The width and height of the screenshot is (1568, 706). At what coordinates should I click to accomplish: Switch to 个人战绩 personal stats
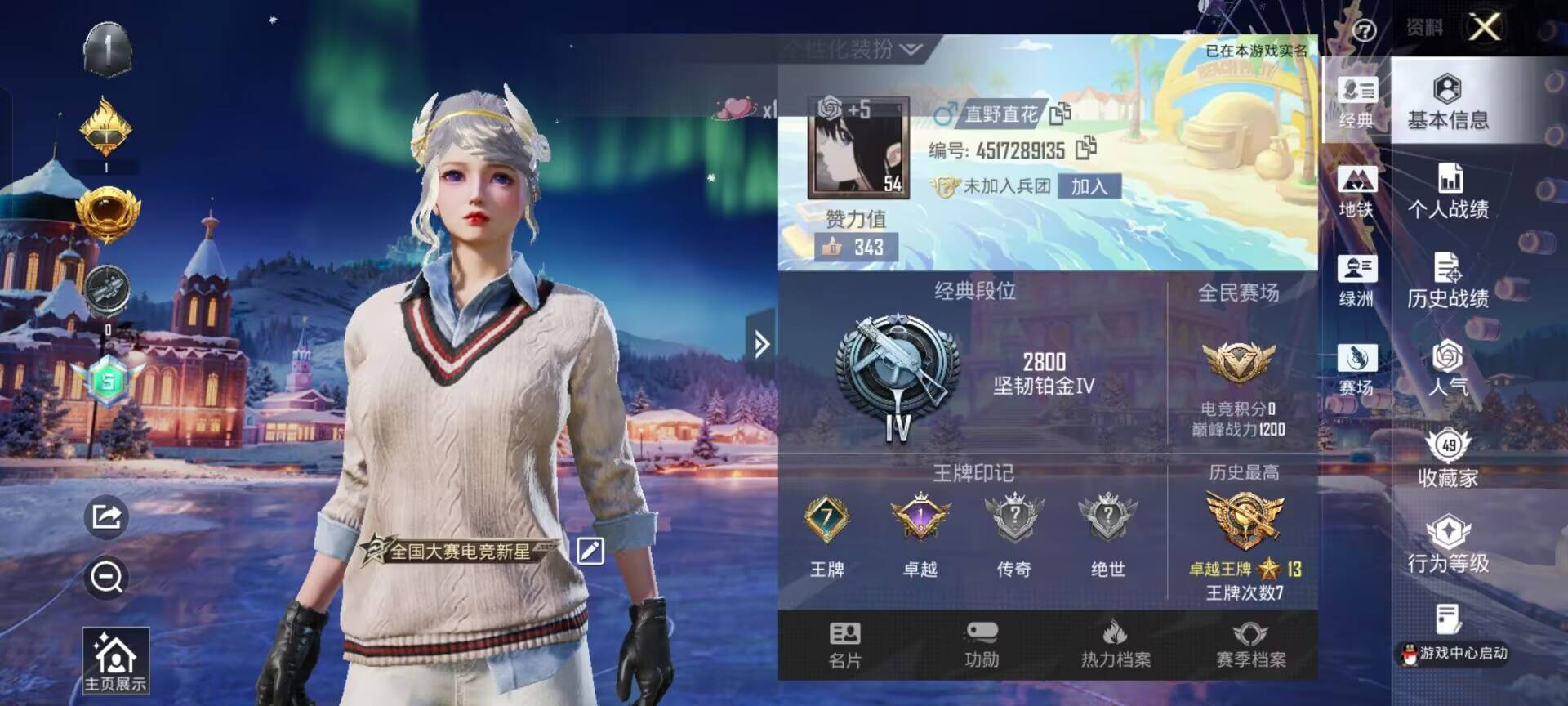(x=1447, y=192)
